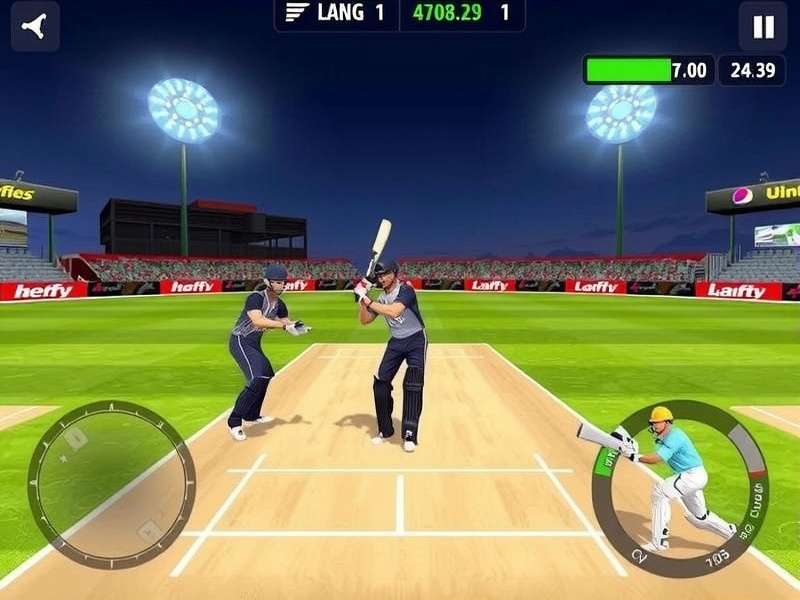
Task: Tap the white arrow button in the corner
Action: (x=35, y=27)
